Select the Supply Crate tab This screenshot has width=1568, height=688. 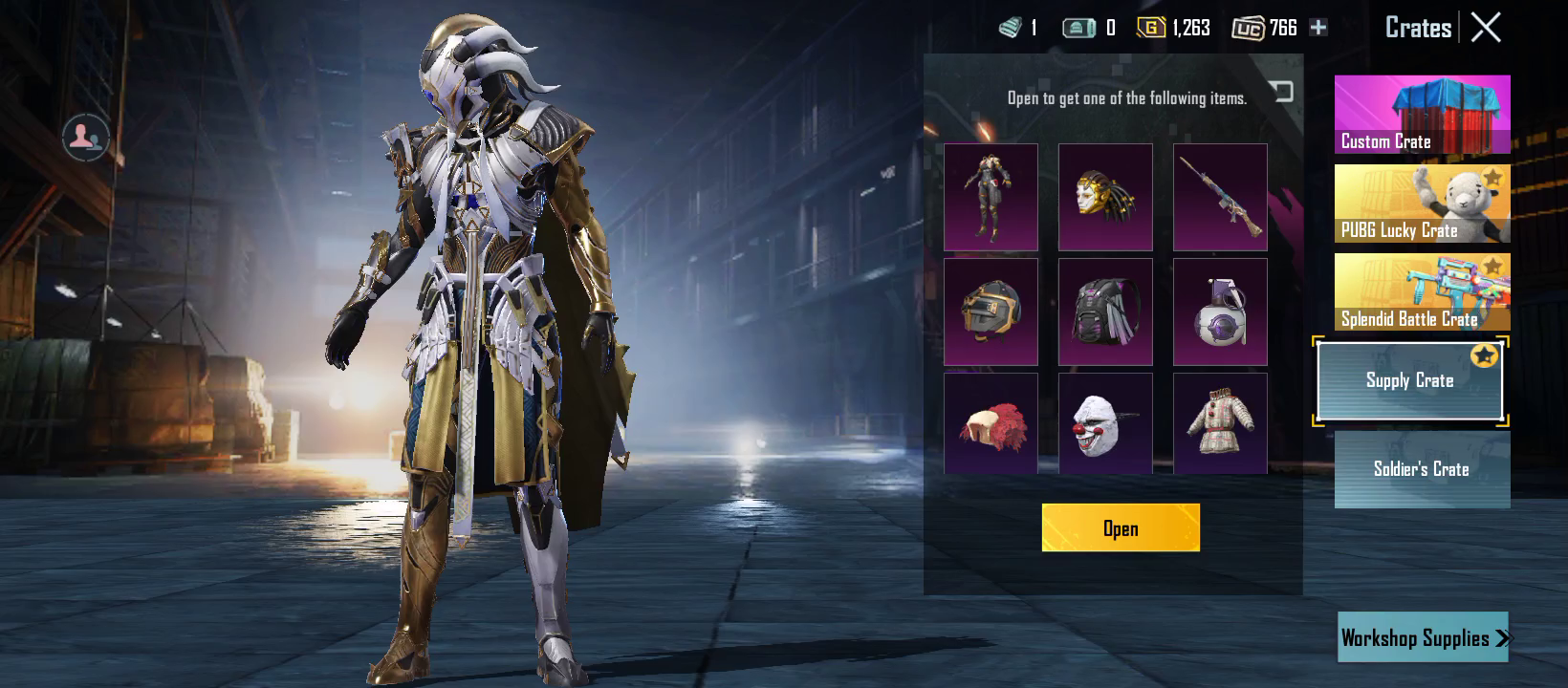pyautogui.click(x=1409, y=380)
